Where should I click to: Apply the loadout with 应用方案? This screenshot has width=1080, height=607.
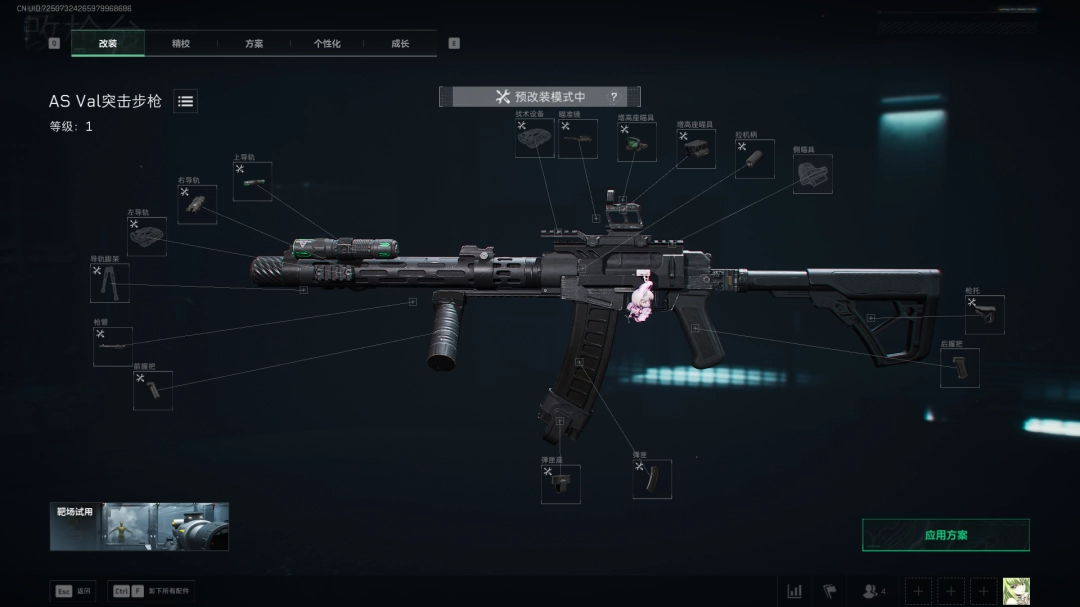click(945, 535)
